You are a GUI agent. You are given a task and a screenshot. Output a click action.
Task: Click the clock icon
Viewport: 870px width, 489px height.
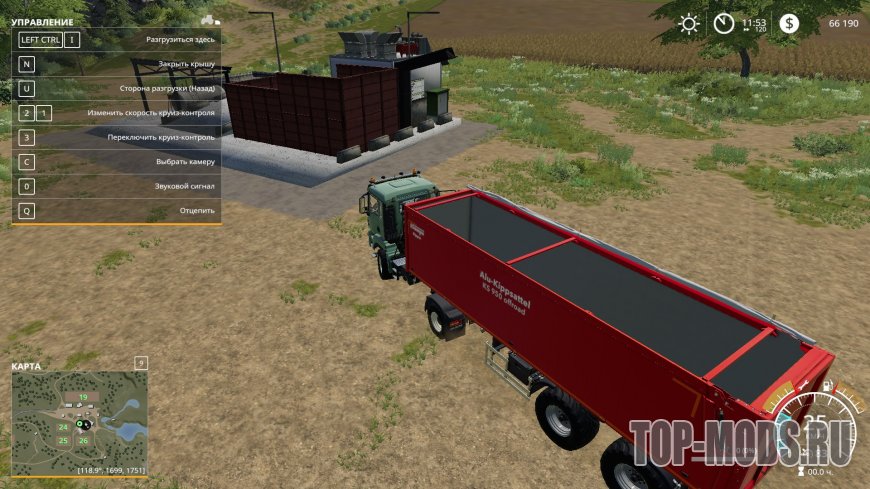[723, 23]
